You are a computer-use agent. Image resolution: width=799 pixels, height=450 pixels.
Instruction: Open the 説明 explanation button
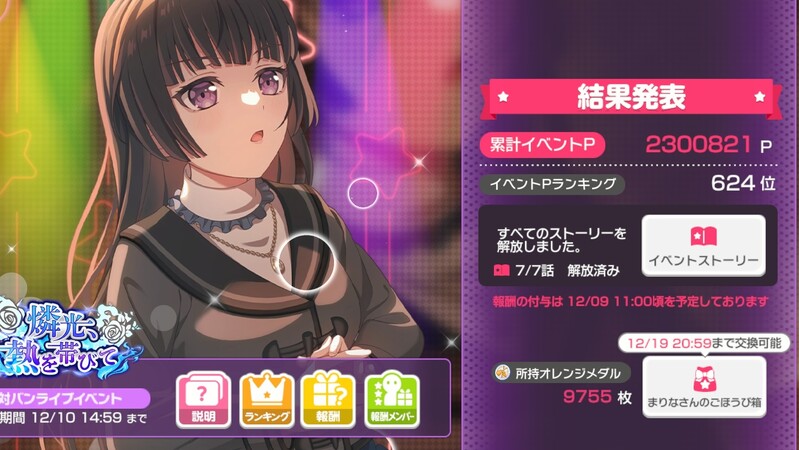(203, 401)
